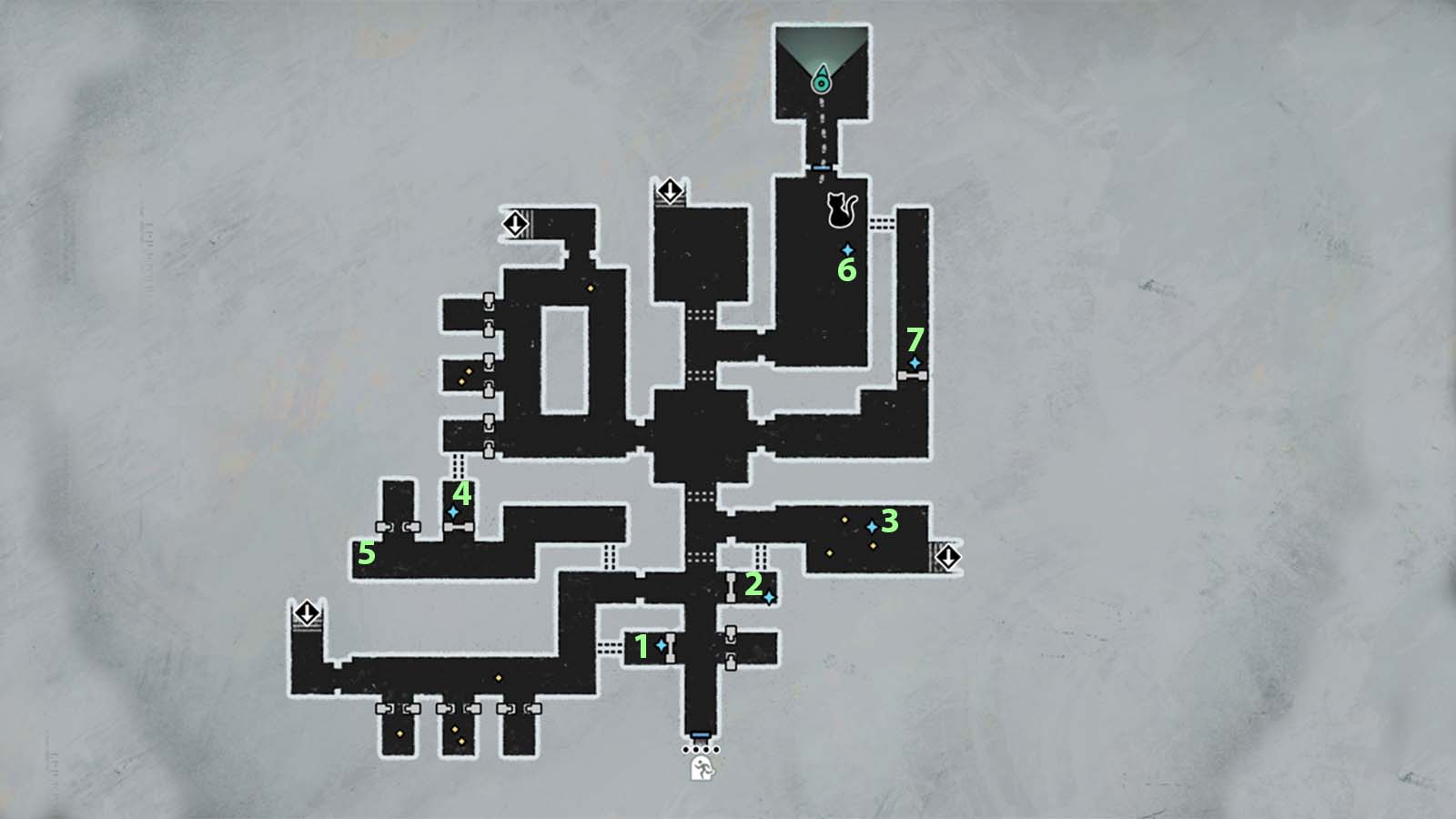Viewport: 1456px width, 819px height.
Task: Select the exit arrow icon above the central chamber
Action: point(671,191)
